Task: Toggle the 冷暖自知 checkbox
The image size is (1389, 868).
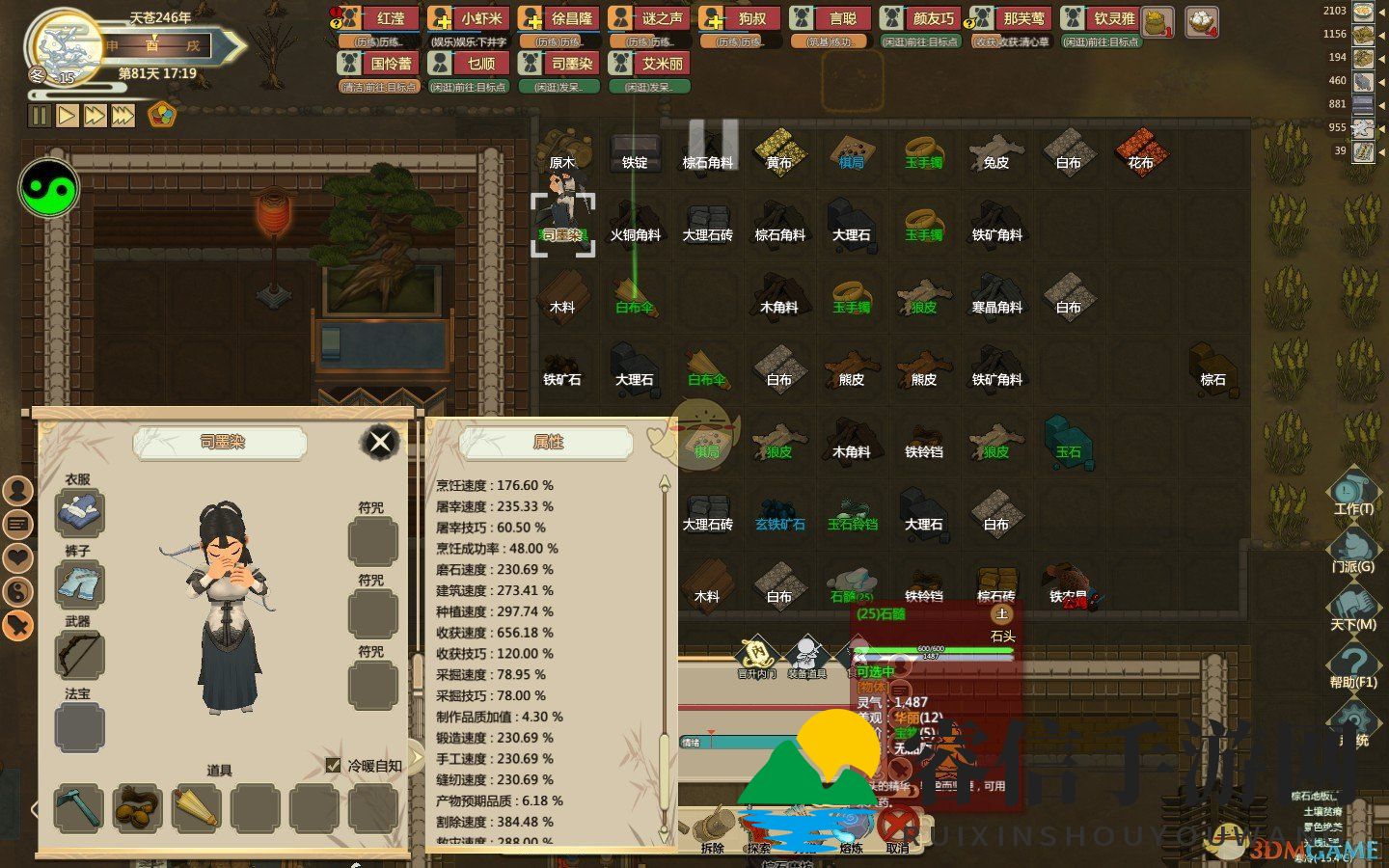Action: click(334, 765)
